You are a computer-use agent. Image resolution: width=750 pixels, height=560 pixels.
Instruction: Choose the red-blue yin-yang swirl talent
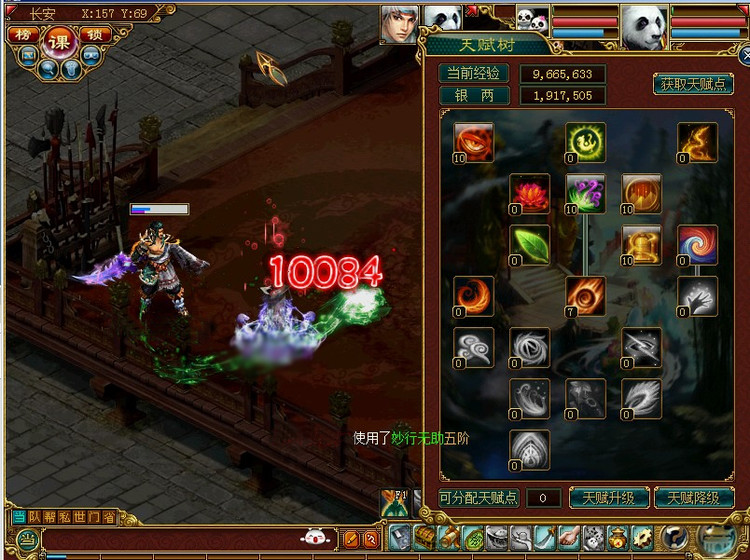pos(696,245)
